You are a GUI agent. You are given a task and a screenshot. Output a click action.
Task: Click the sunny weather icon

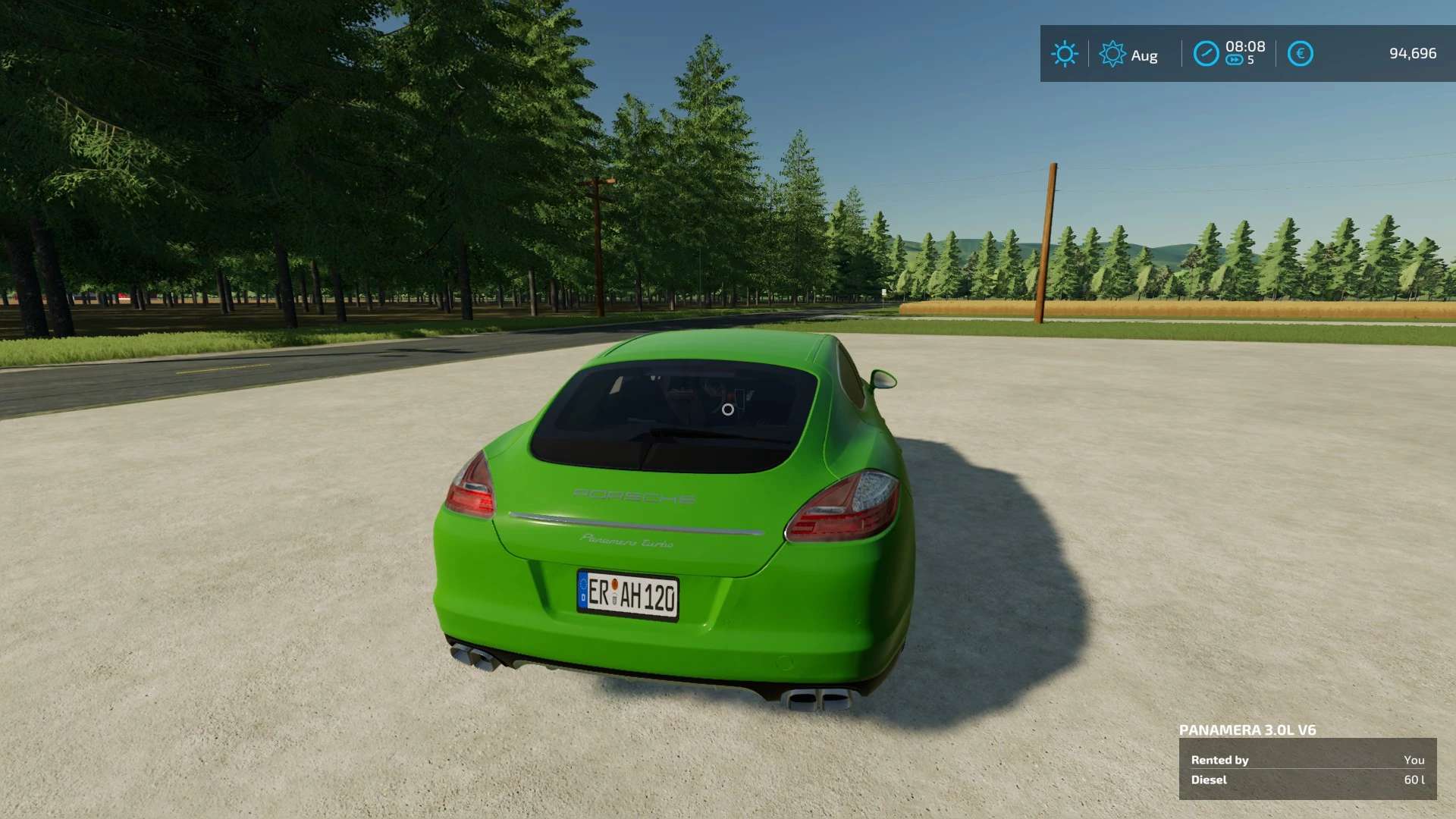point(1064,54)
